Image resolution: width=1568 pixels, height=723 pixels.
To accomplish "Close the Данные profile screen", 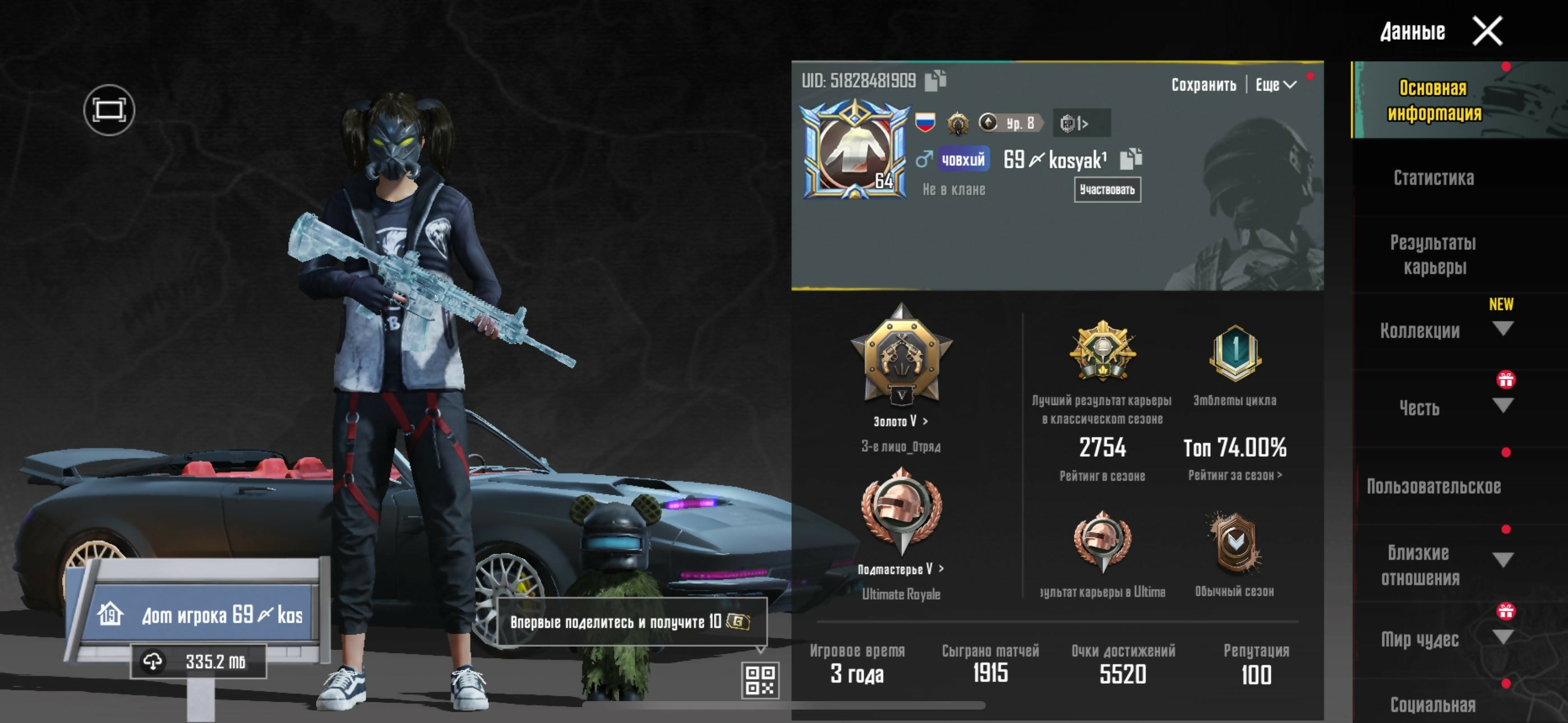I will [x=1487, y=31].
